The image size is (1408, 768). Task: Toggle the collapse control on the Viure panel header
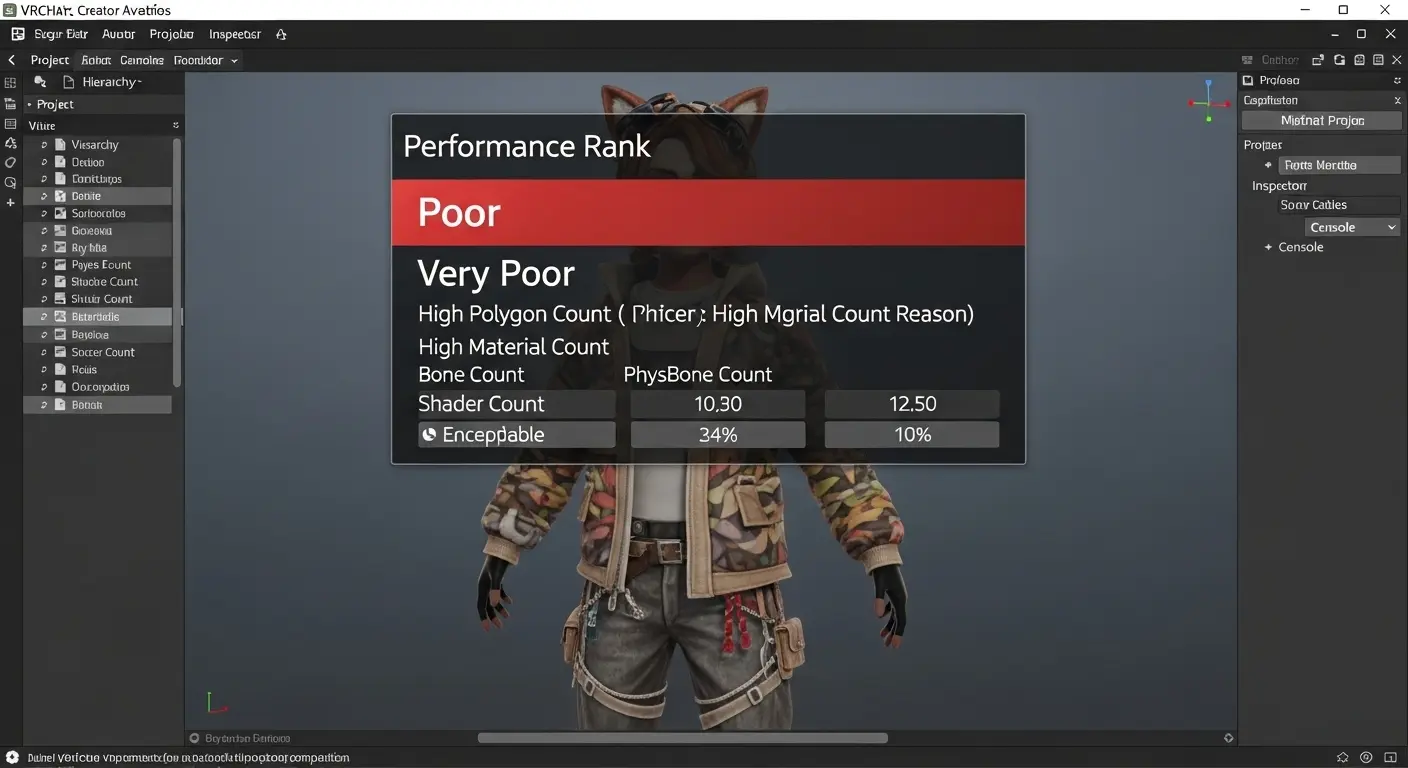click(x=175, y=124)
